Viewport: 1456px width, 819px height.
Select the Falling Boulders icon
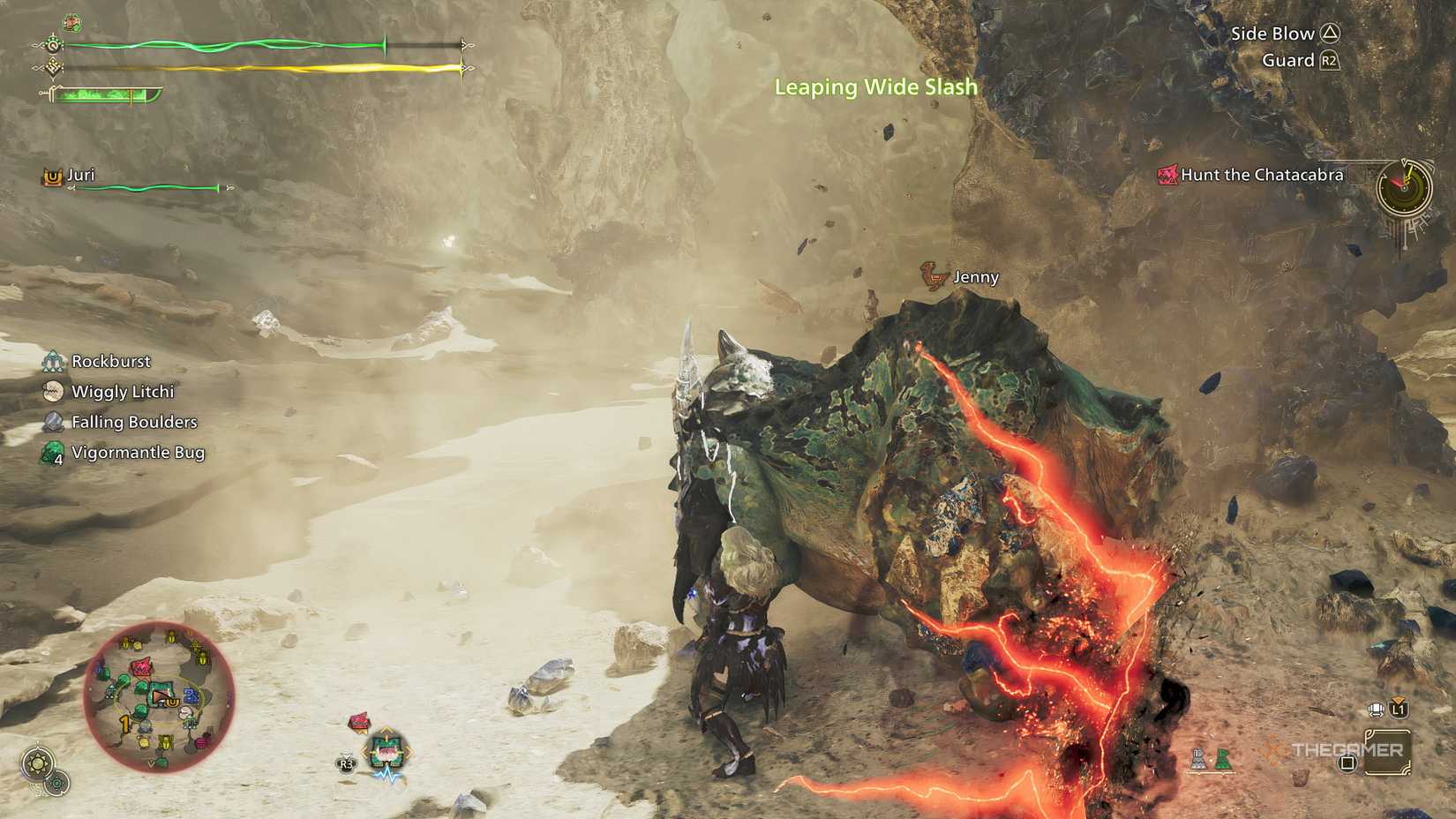point(55,422)
